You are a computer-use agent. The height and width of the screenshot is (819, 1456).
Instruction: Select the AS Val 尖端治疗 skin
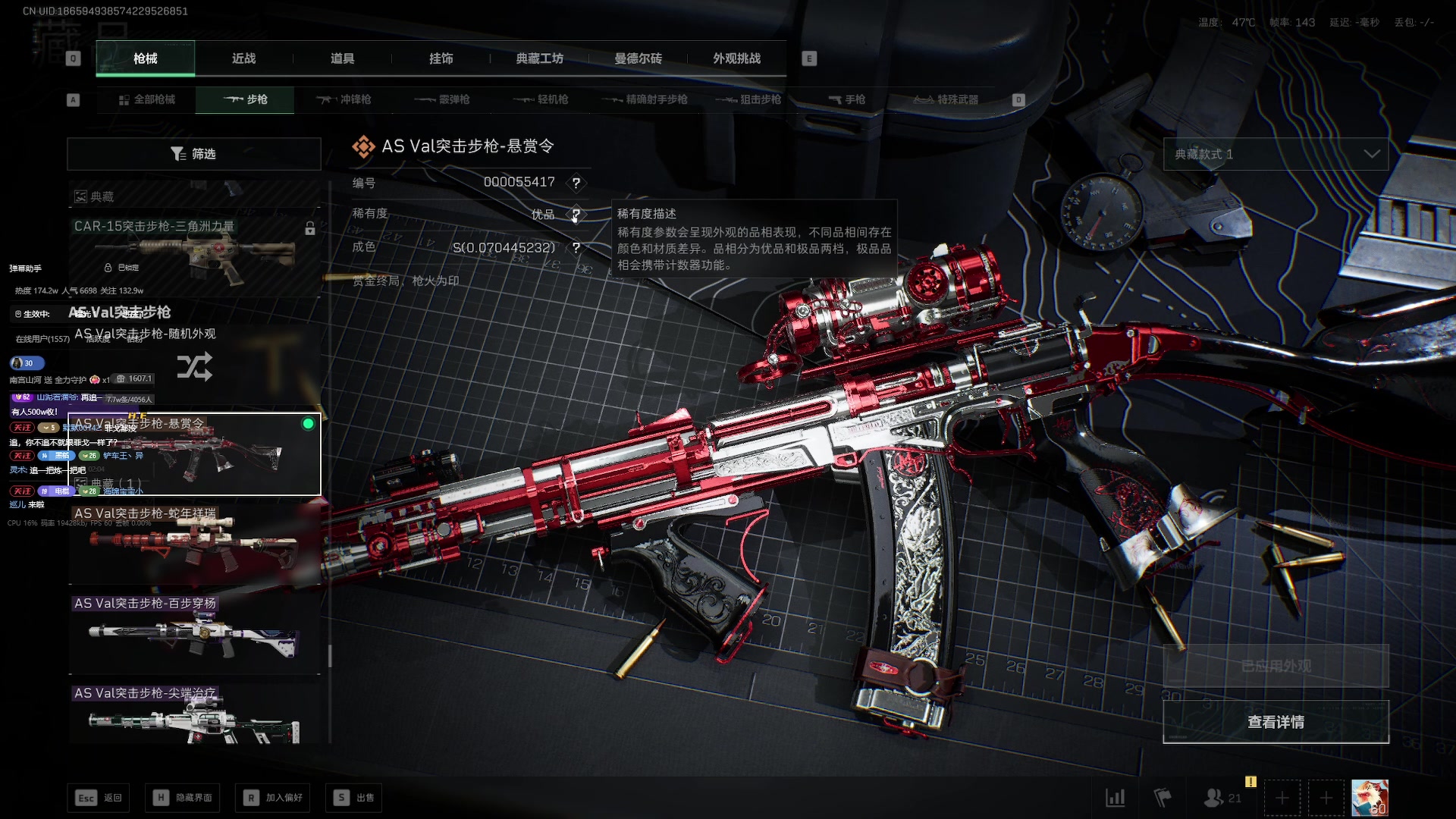click(x=193, y=717)
